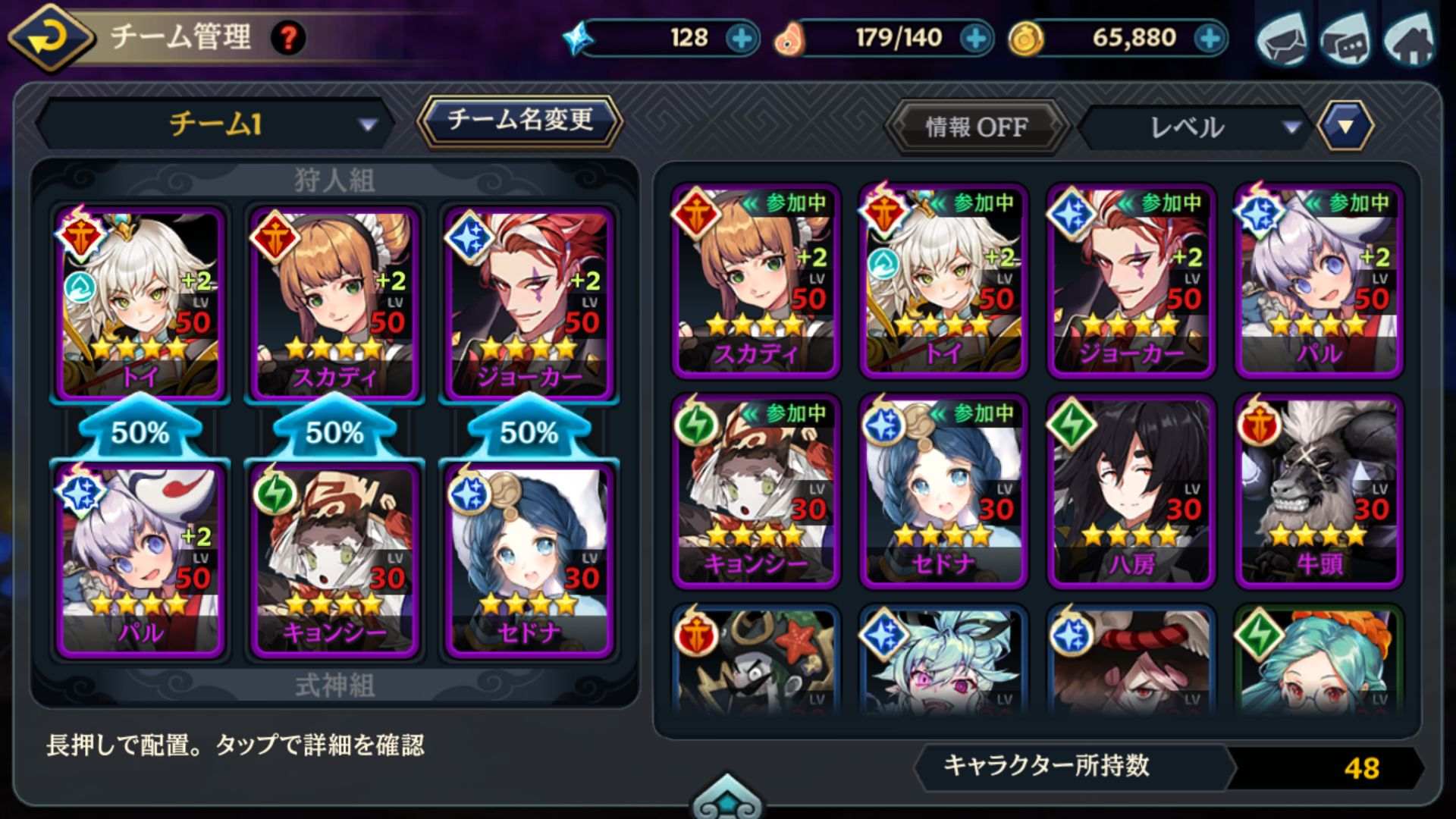Buy more gold coins with plus button
This screenshot has width=1456, height=819.
pos(1210,38)
